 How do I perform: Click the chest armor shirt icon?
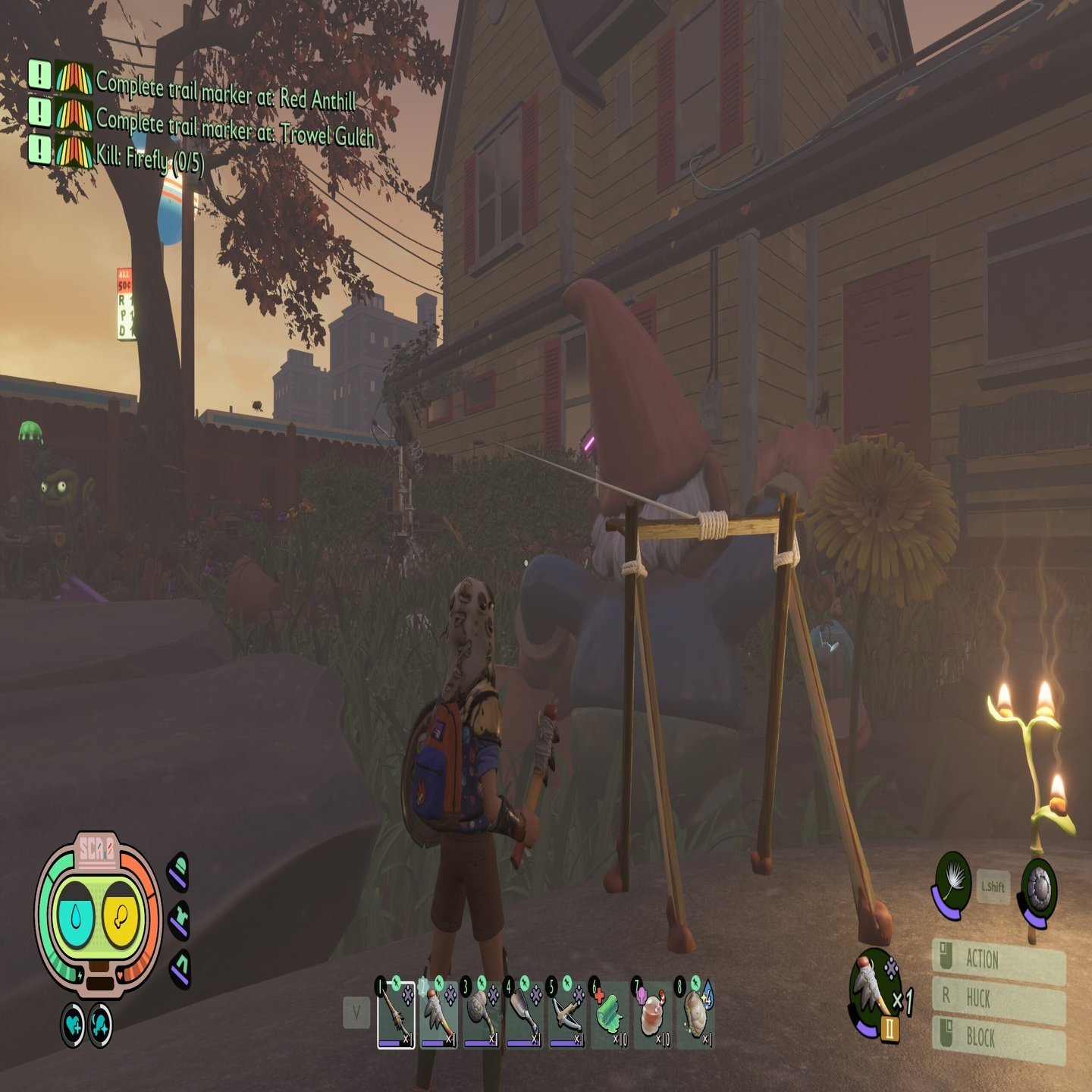pyautogui.click(x=179, y=920)
